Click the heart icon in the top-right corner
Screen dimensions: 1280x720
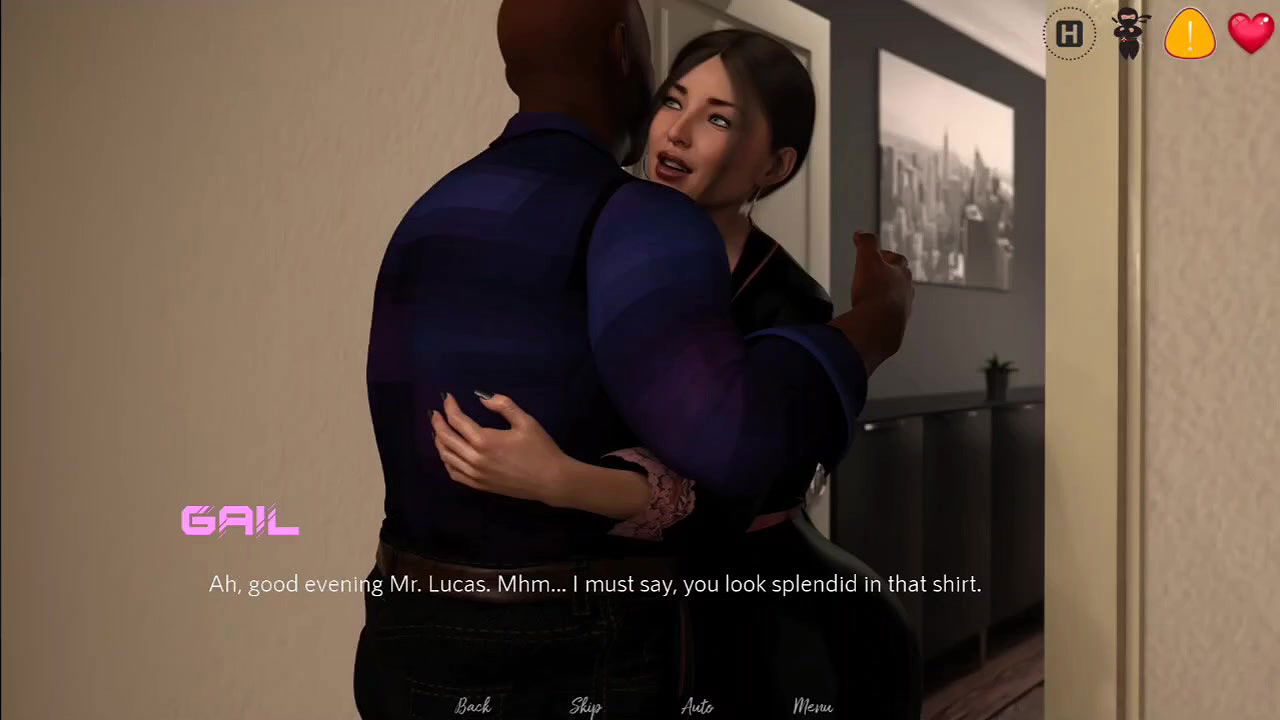1249,31
